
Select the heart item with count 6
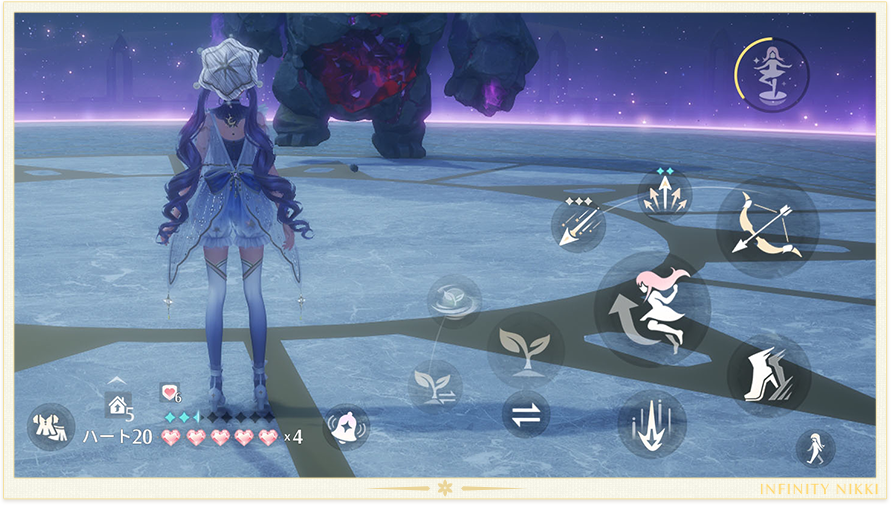pos(170,393)
